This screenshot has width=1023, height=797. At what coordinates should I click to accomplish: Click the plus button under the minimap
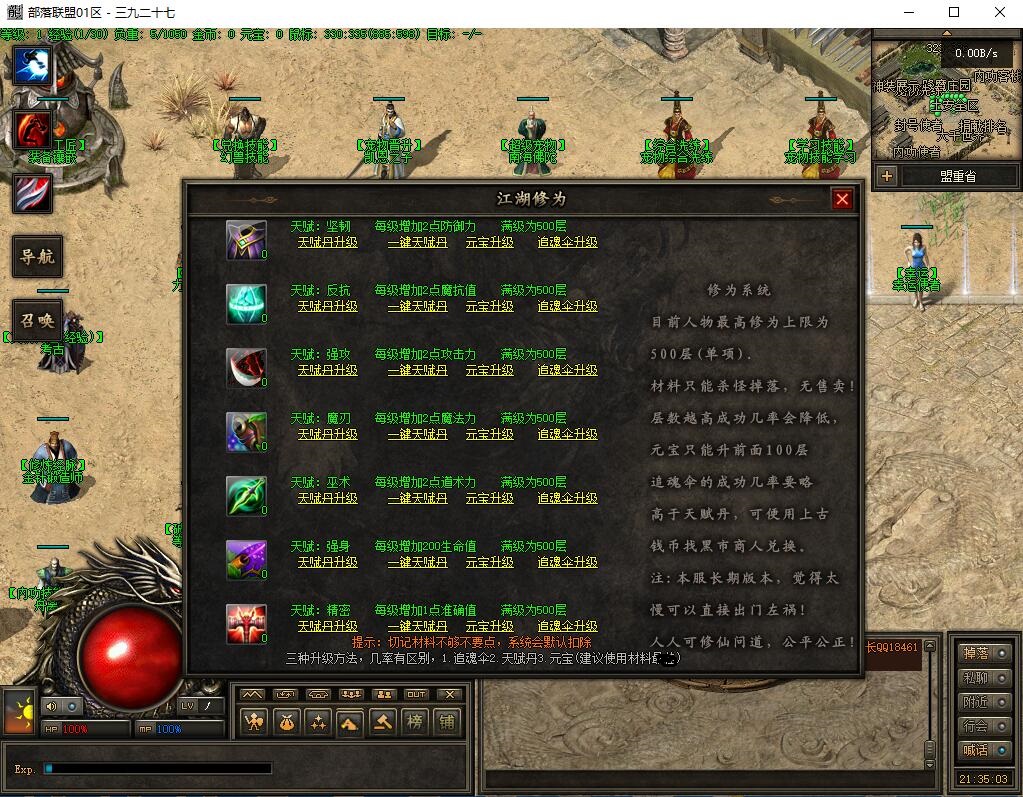[887, 176]
